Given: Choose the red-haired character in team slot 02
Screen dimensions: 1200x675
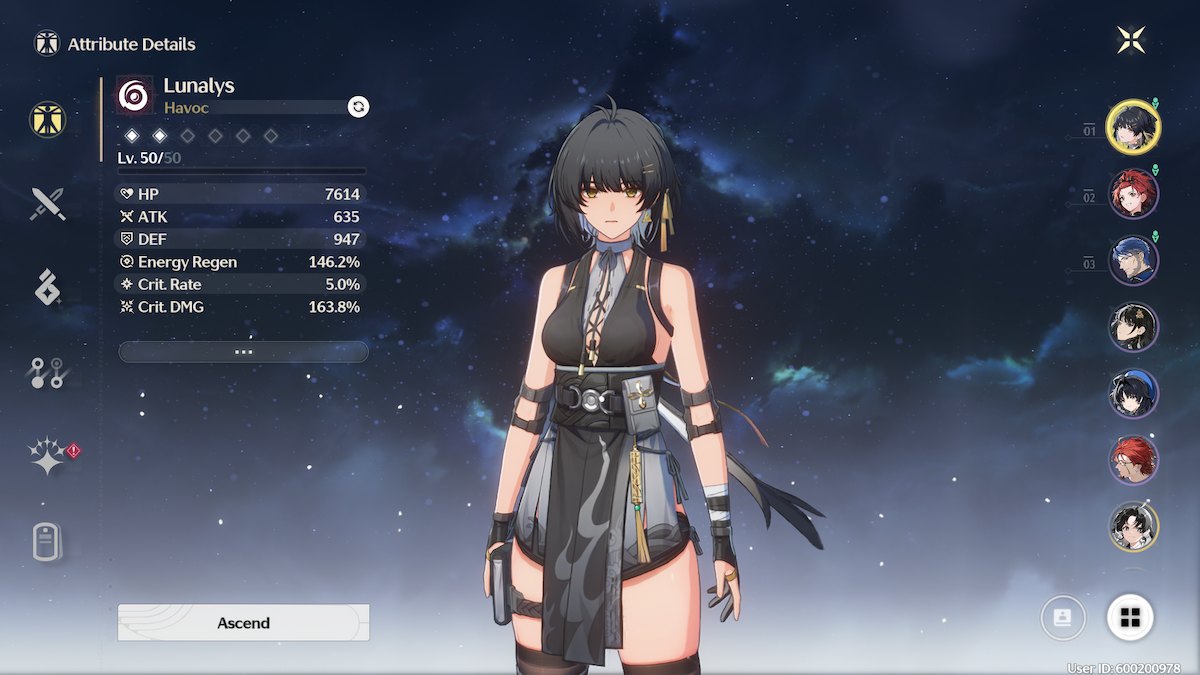Looking at the screenshot, I should click(1133, 194).
